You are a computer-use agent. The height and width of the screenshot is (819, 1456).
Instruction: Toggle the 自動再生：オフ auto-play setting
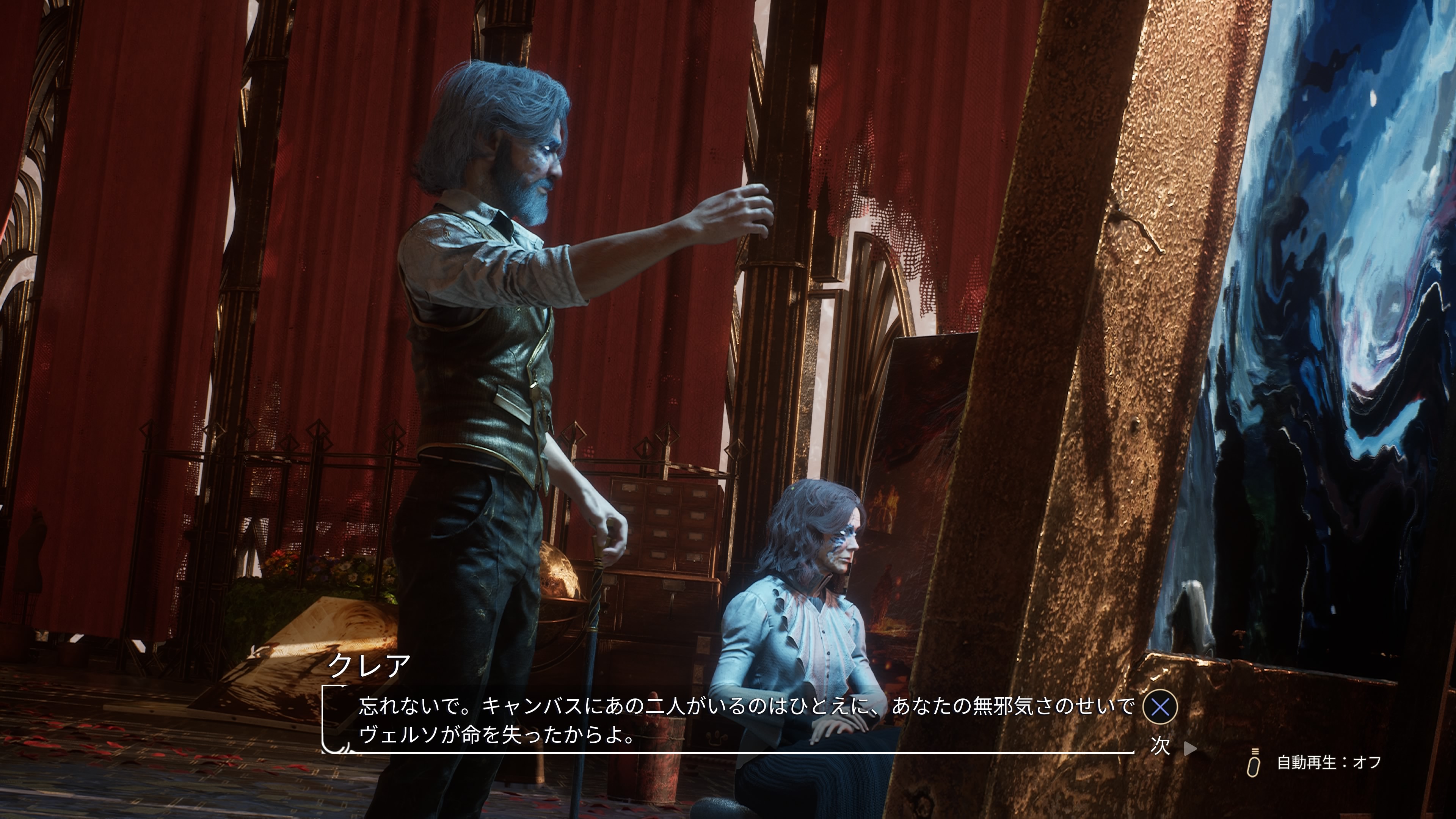1328,763
